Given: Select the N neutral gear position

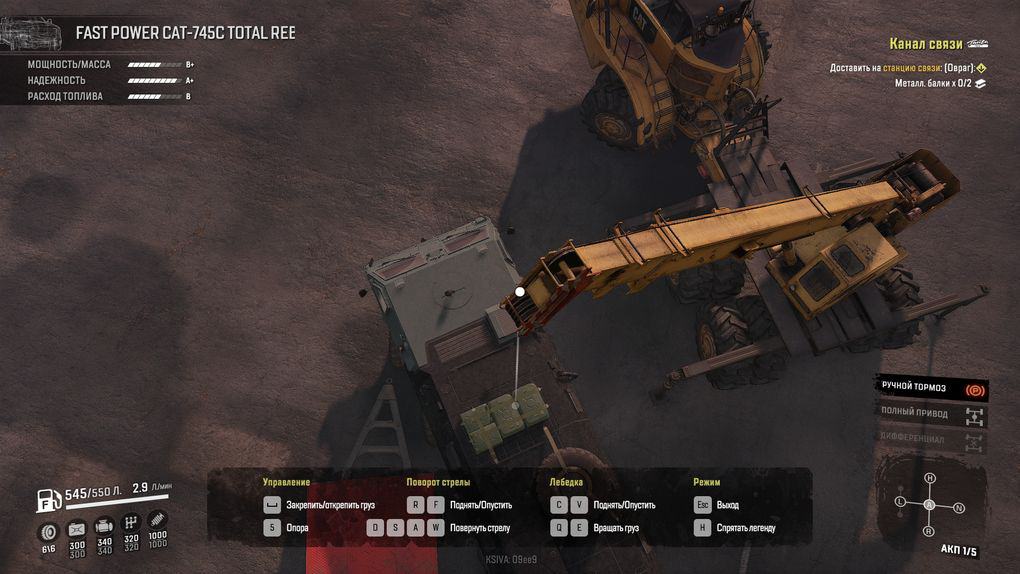Looking at the screenshot, I should point(959,508).
